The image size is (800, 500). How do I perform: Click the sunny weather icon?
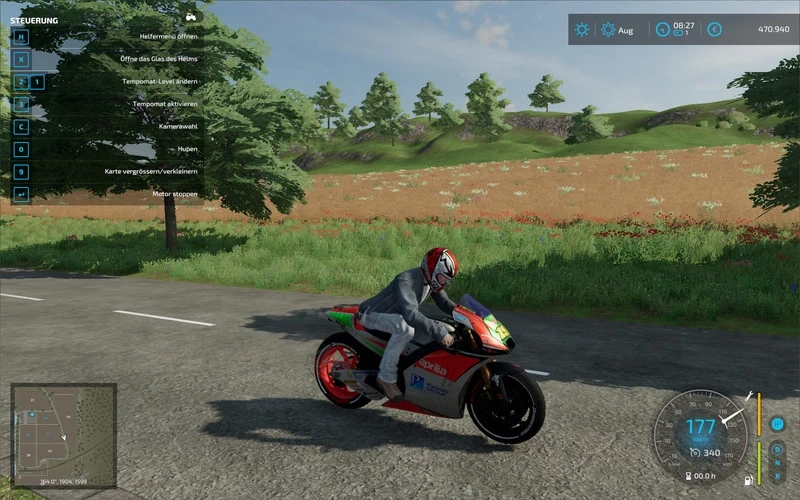pos(582,30)
